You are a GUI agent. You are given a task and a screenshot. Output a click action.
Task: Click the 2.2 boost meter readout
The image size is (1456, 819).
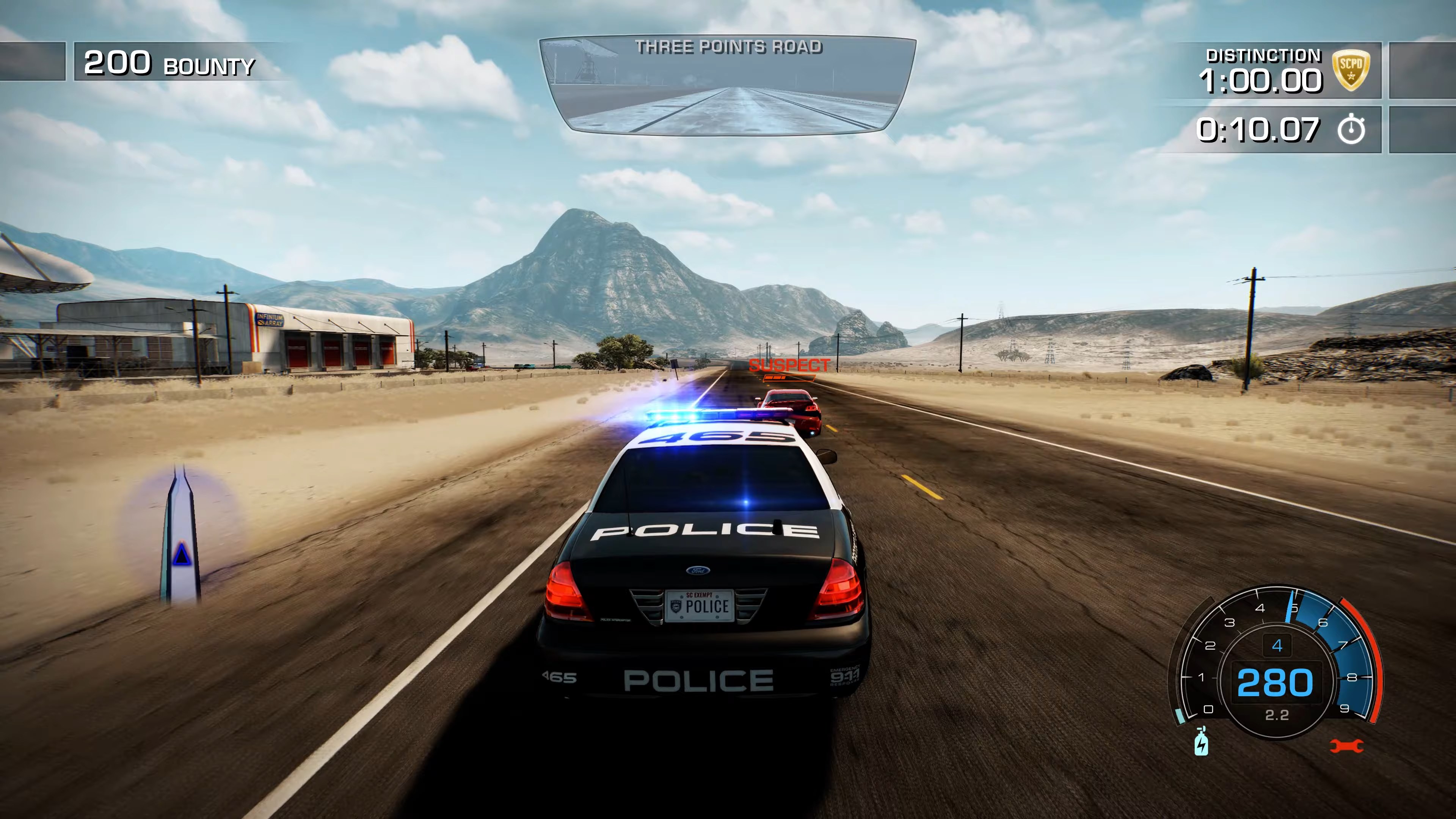pos(1276,715)
